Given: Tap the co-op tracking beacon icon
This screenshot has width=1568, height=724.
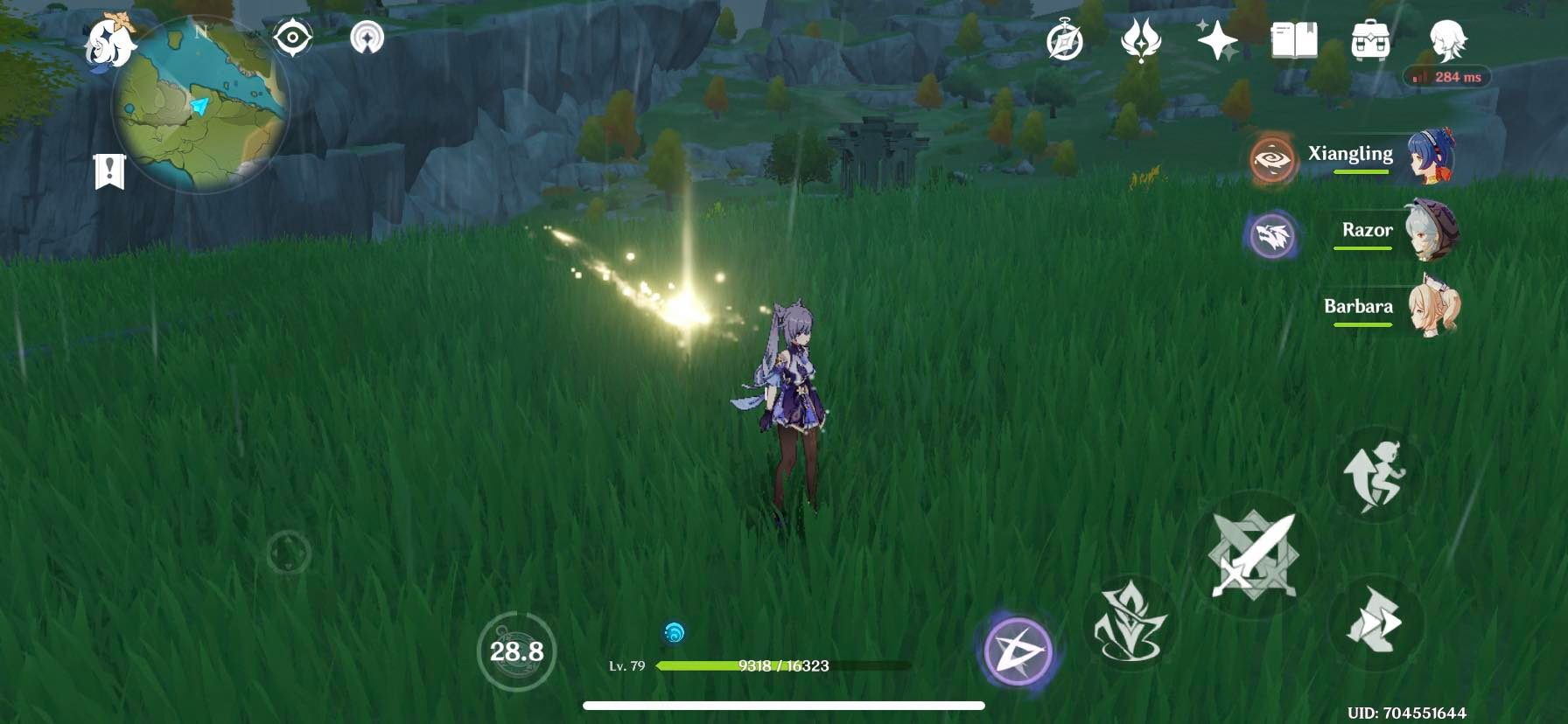Looking at the screenshot, I should pyautogui.click(x=367, y=37).
